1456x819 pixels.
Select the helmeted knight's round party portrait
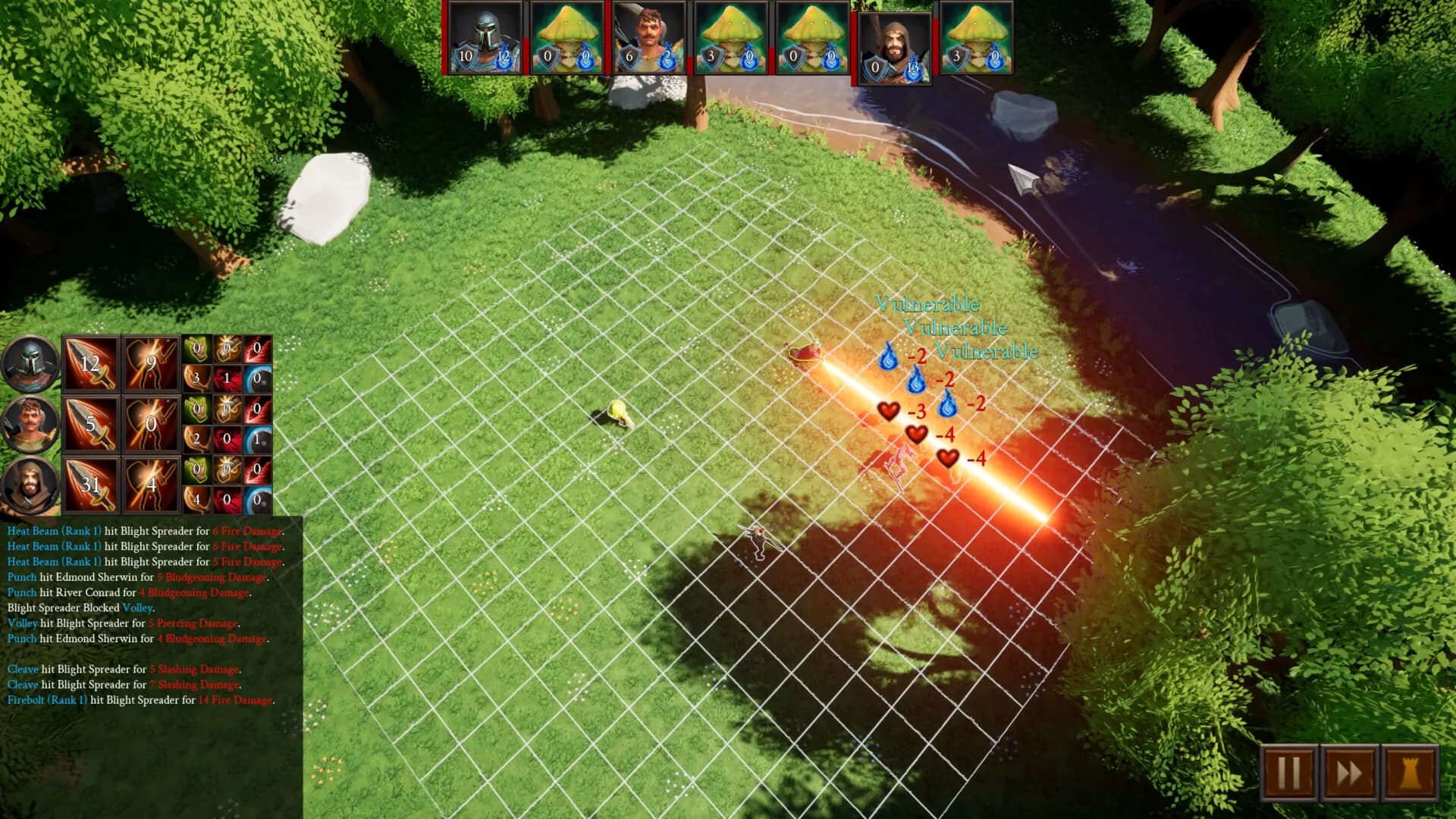point(30,362)
